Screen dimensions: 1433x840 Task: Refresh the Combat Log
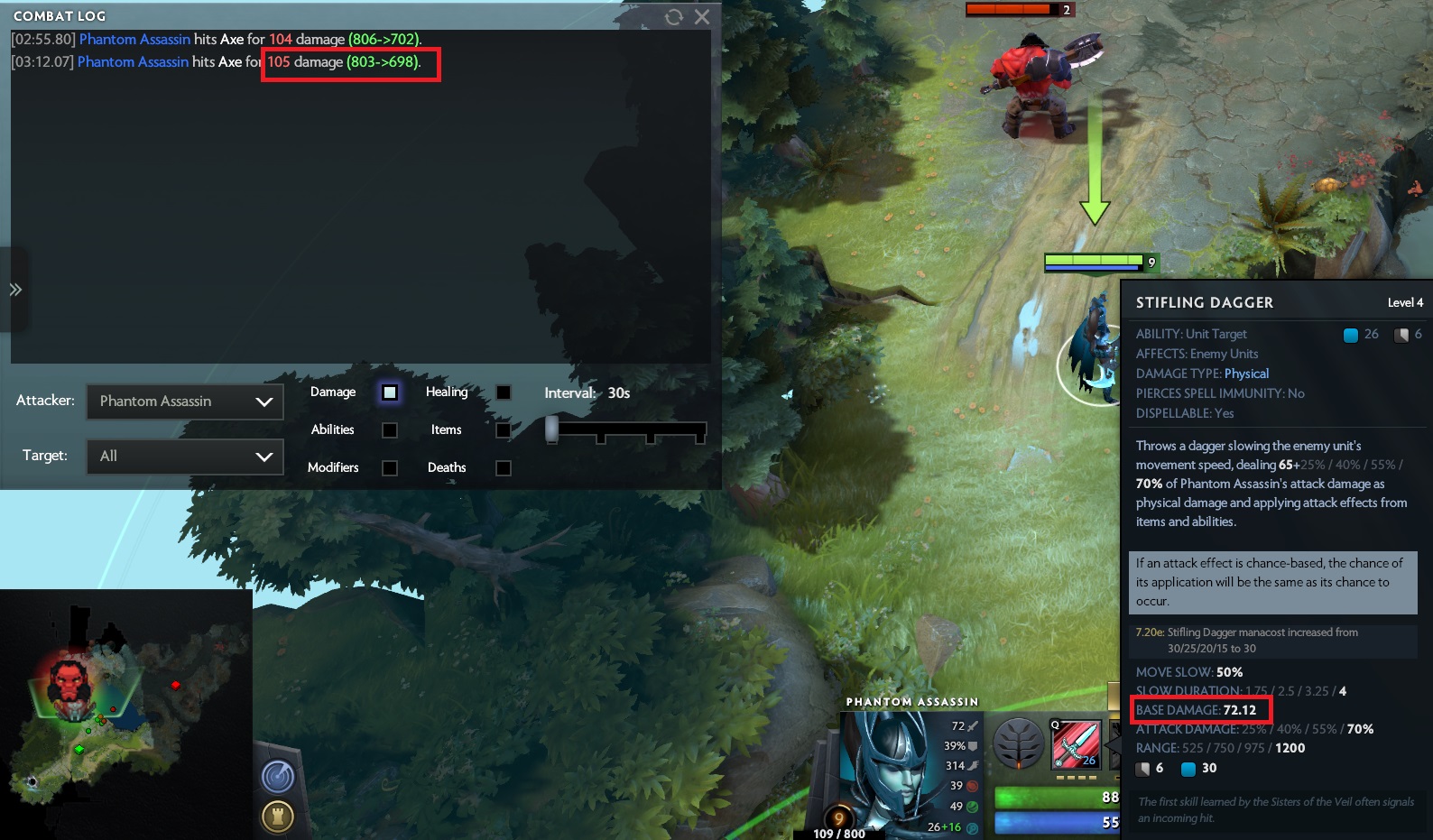674,17
